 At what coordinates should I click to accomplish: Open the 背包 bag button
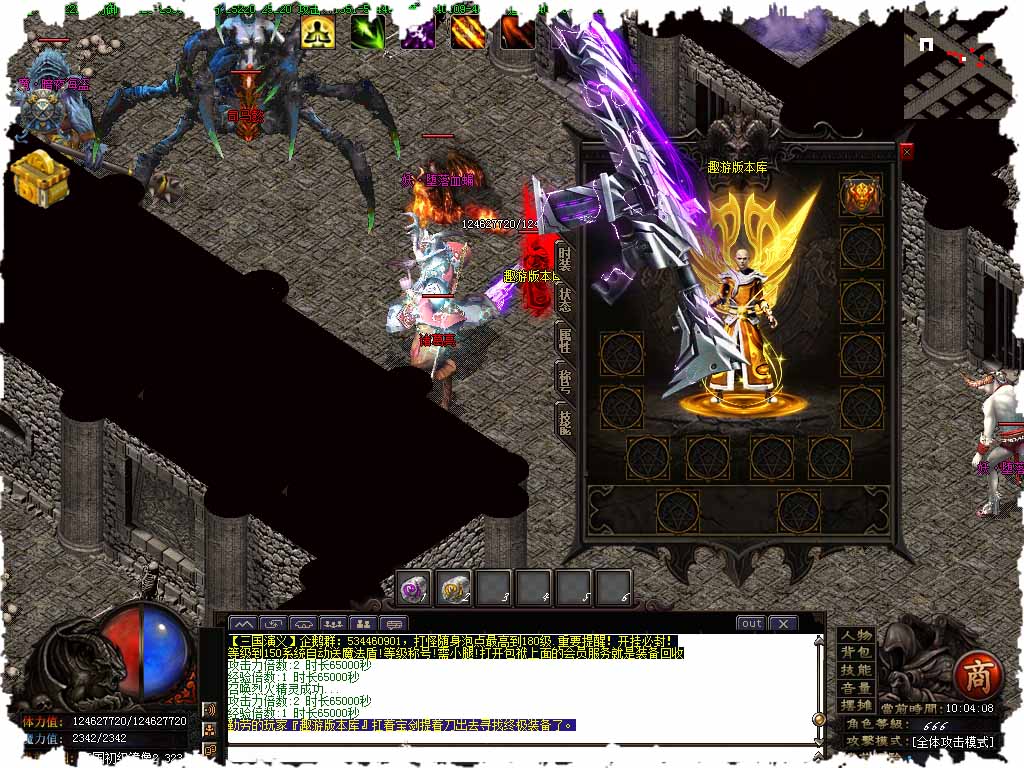click(x=856, y=652)
